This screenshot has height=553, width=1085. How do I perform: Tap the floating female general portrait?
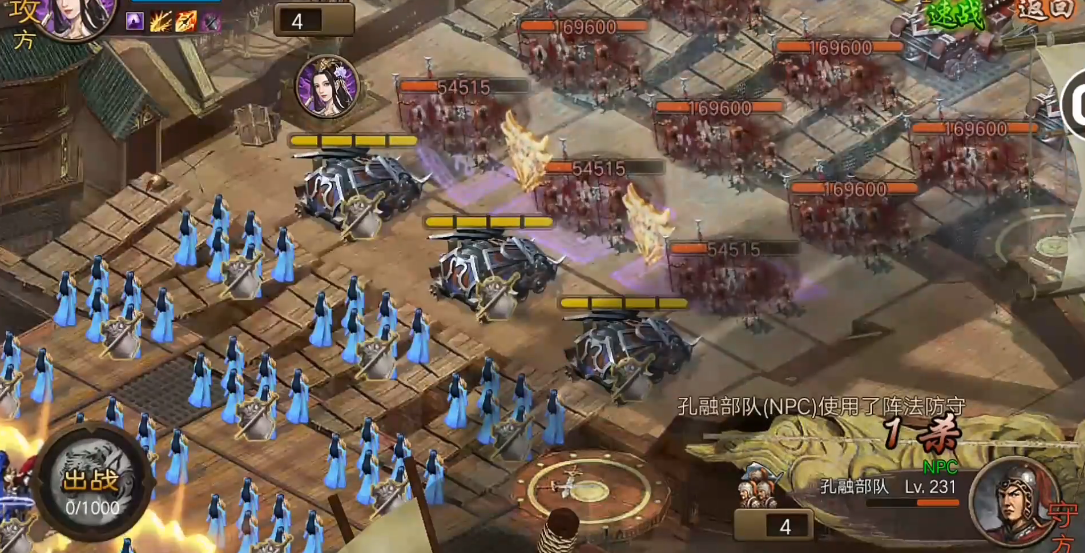(x=327, y=86)
